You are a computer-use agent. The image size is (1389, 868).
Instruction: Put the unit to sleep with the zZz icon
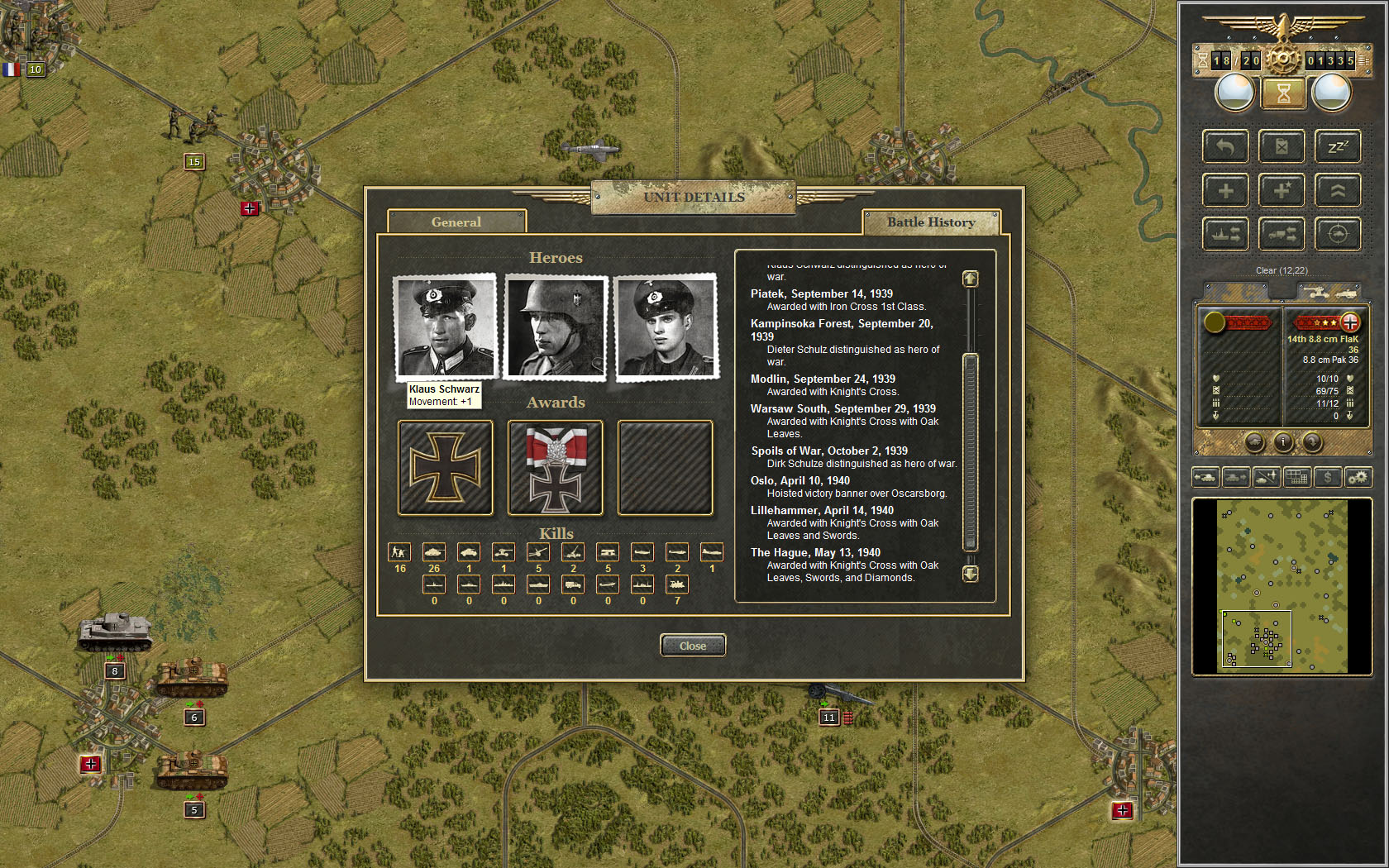[x=1339, y=146]
